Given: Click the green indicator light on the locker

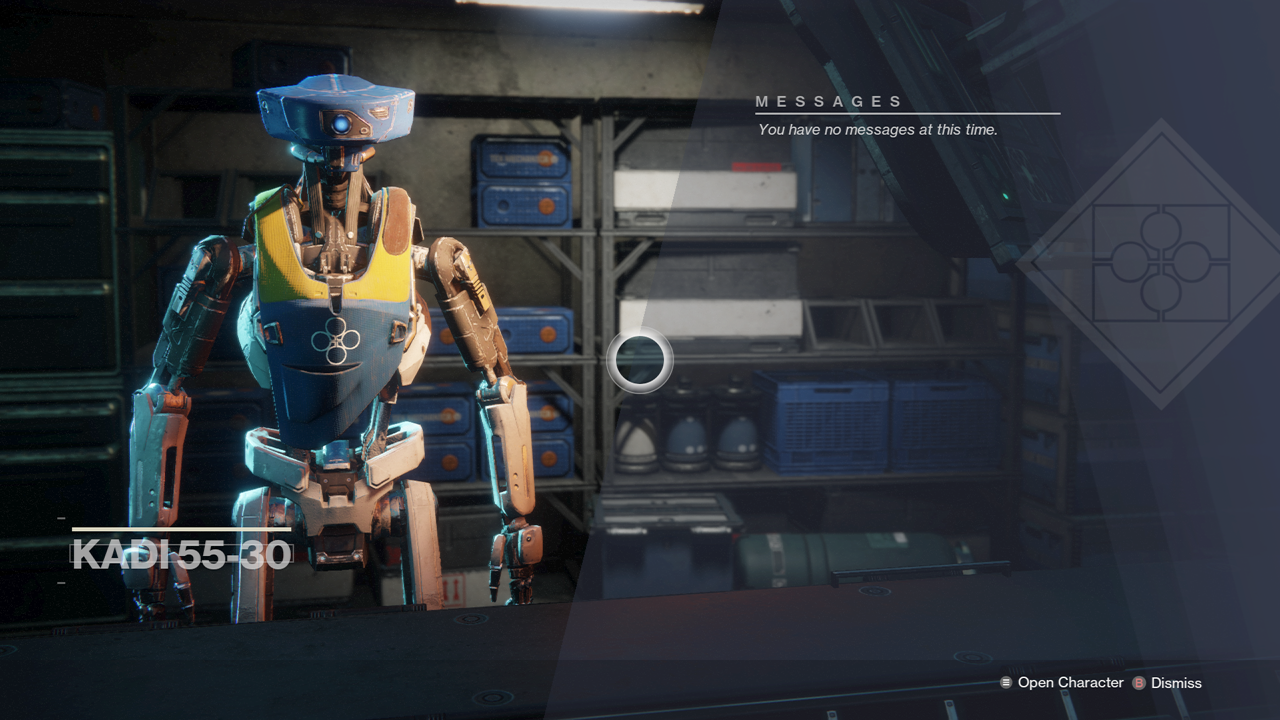Looking at the screenshot, I should pyautogui.click(x=1006, y=195).
